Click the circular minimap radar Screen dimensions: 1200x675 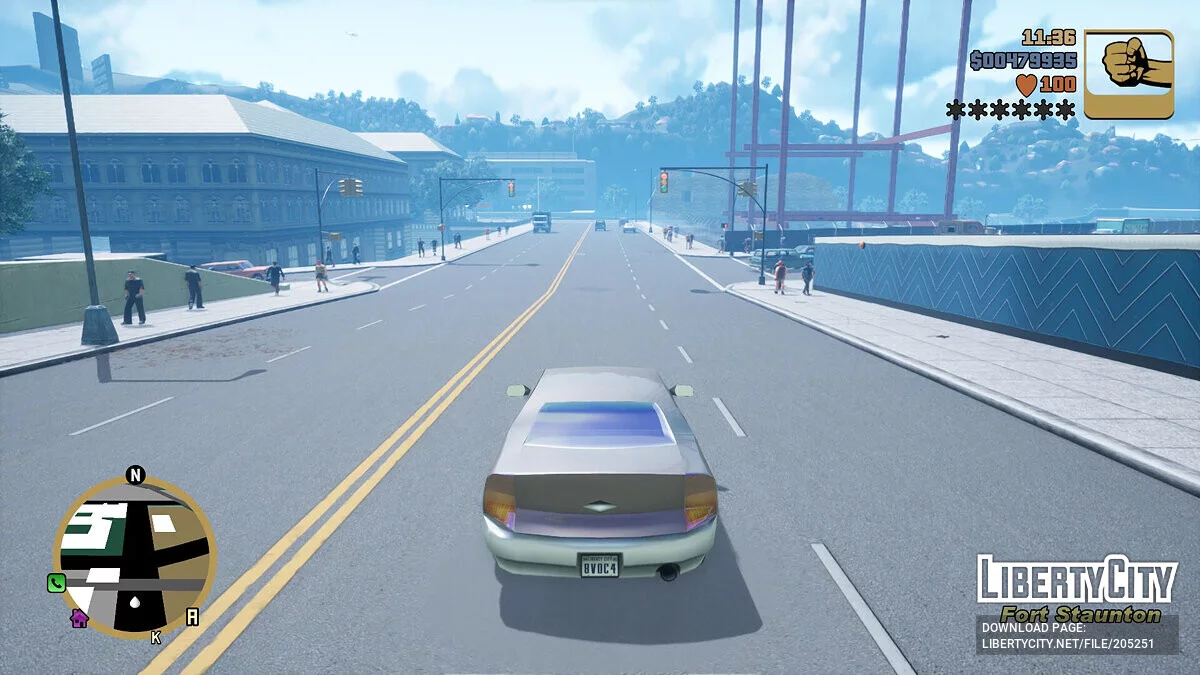135,557
